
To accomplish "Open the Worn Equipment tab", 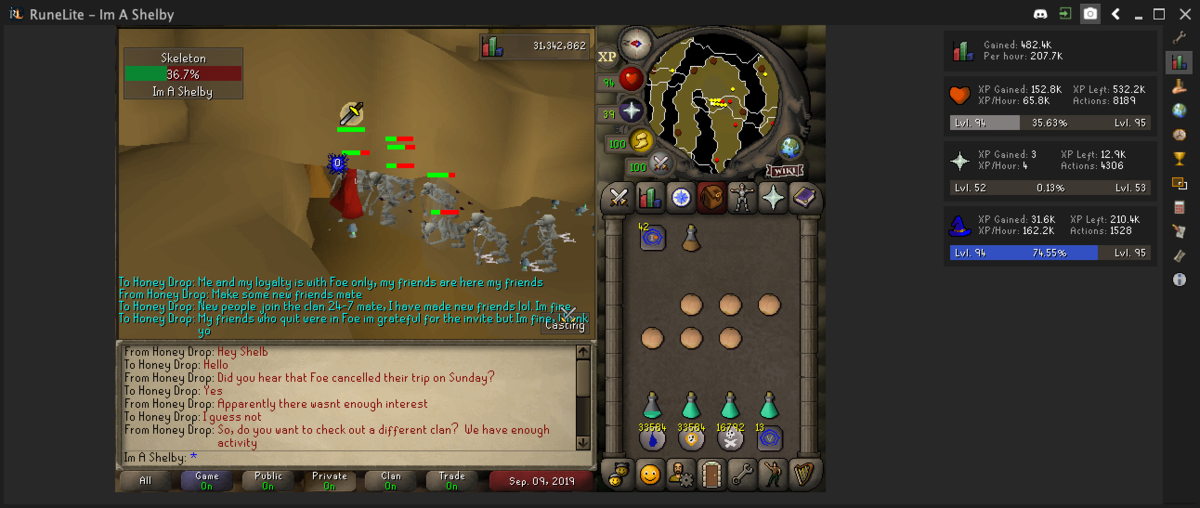I will tap(742, 198).
